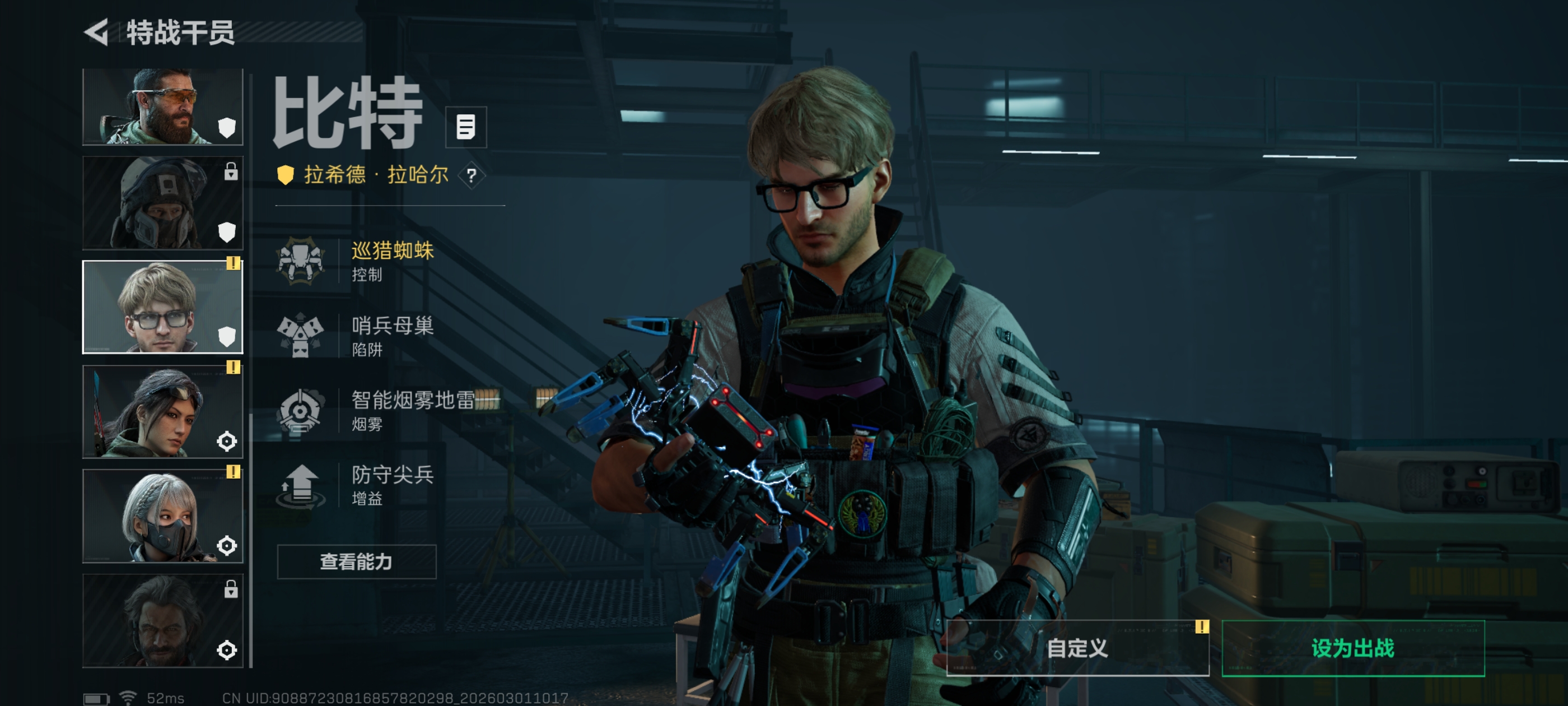Choose the locked bearded operator at bottom
This screenshot has width=1568, height=706.
pos(162,620)
